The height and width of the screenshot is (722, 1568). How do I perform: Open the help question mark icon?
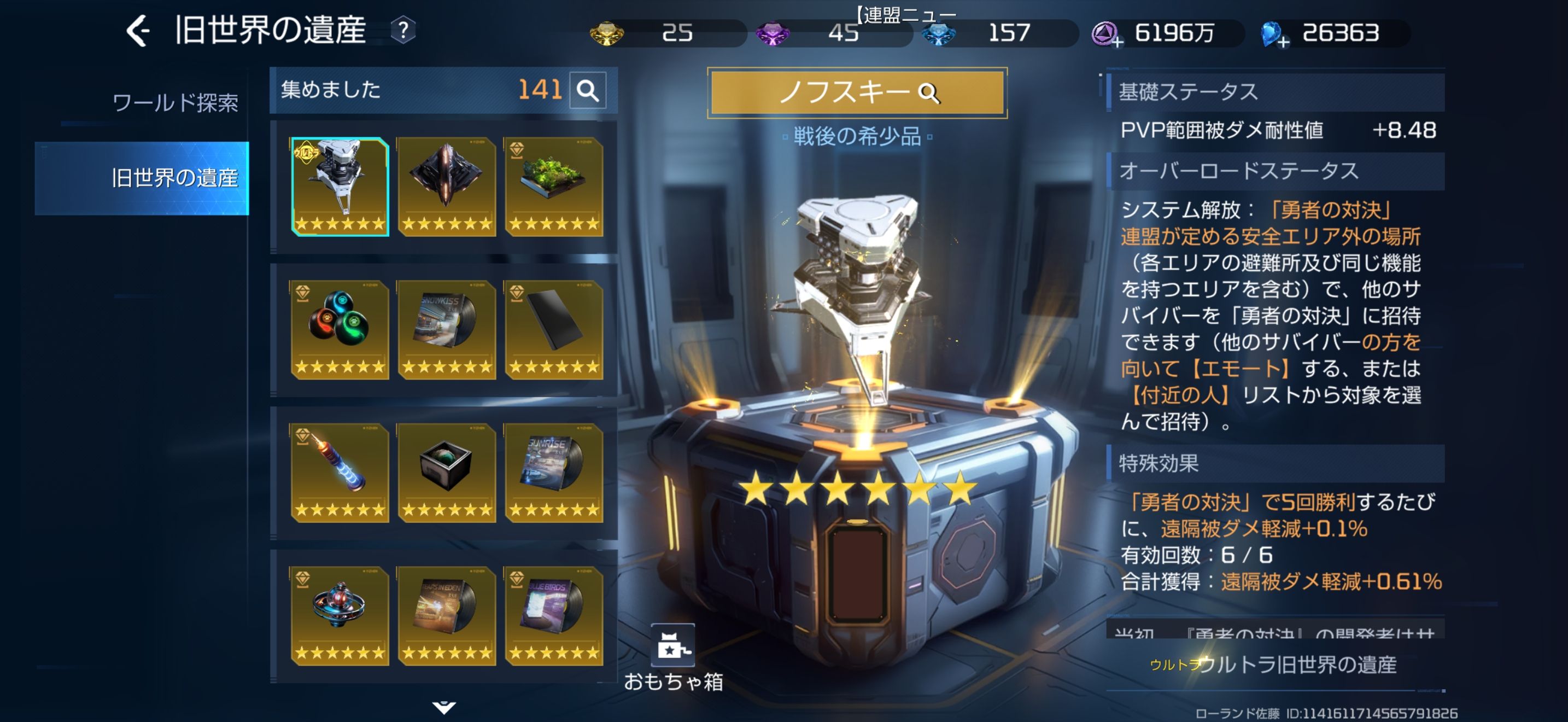[x=402, y=29]
